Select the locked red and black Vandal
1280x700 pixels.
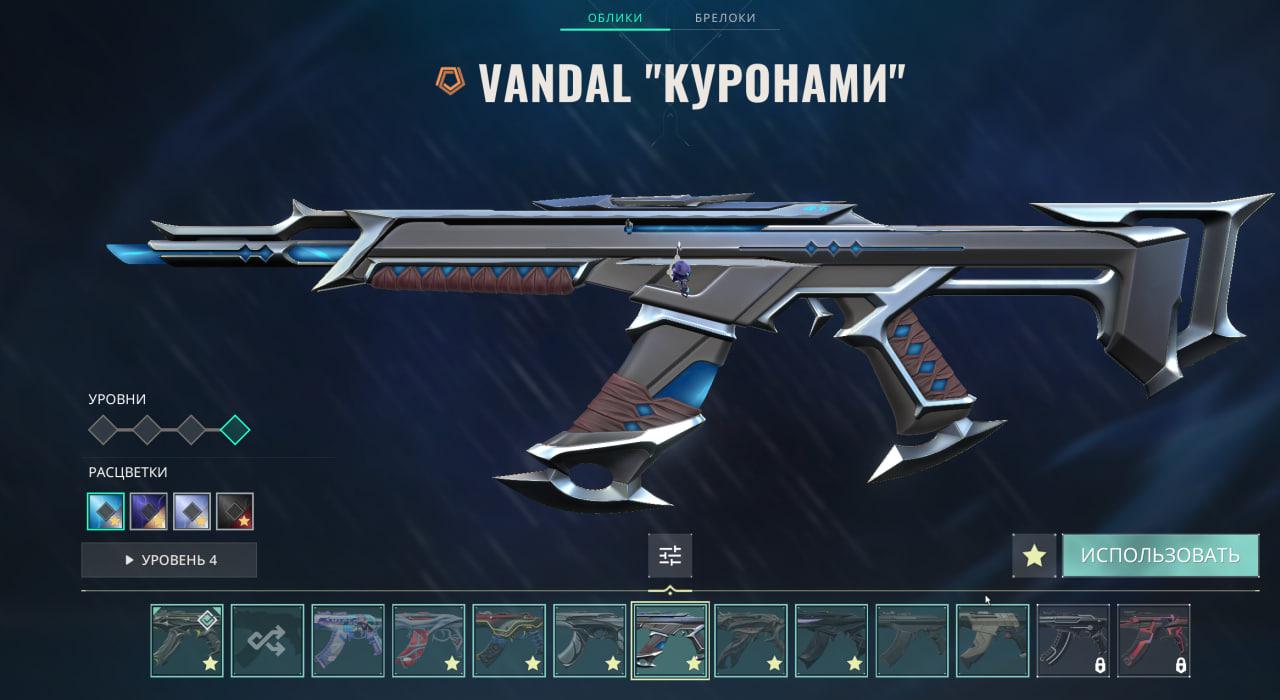[1154, 641]
